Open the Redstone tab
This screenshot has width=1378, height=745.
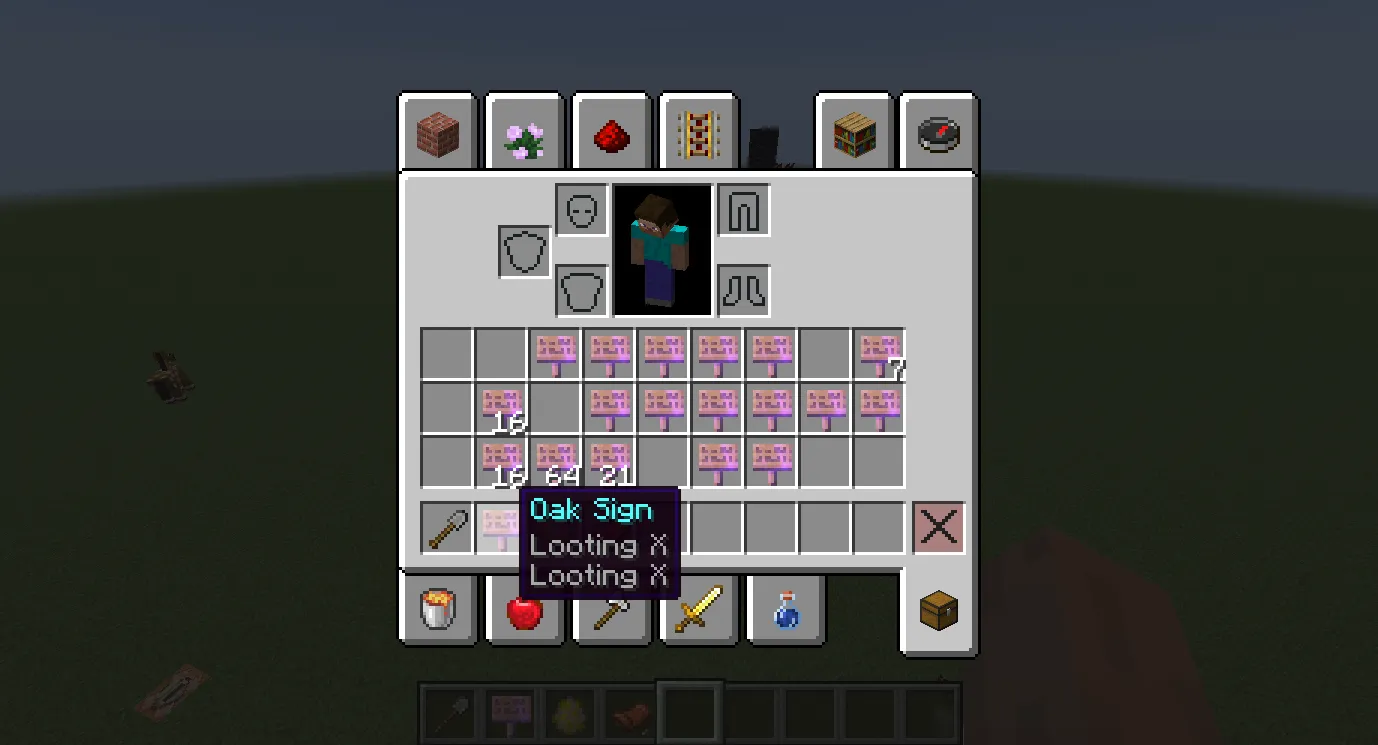611,132
